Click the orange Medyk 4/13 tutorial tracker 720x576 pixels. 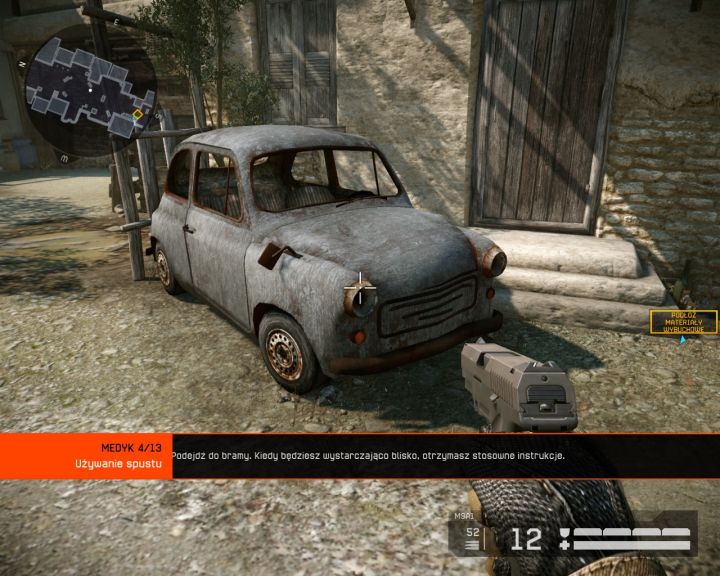86,456
